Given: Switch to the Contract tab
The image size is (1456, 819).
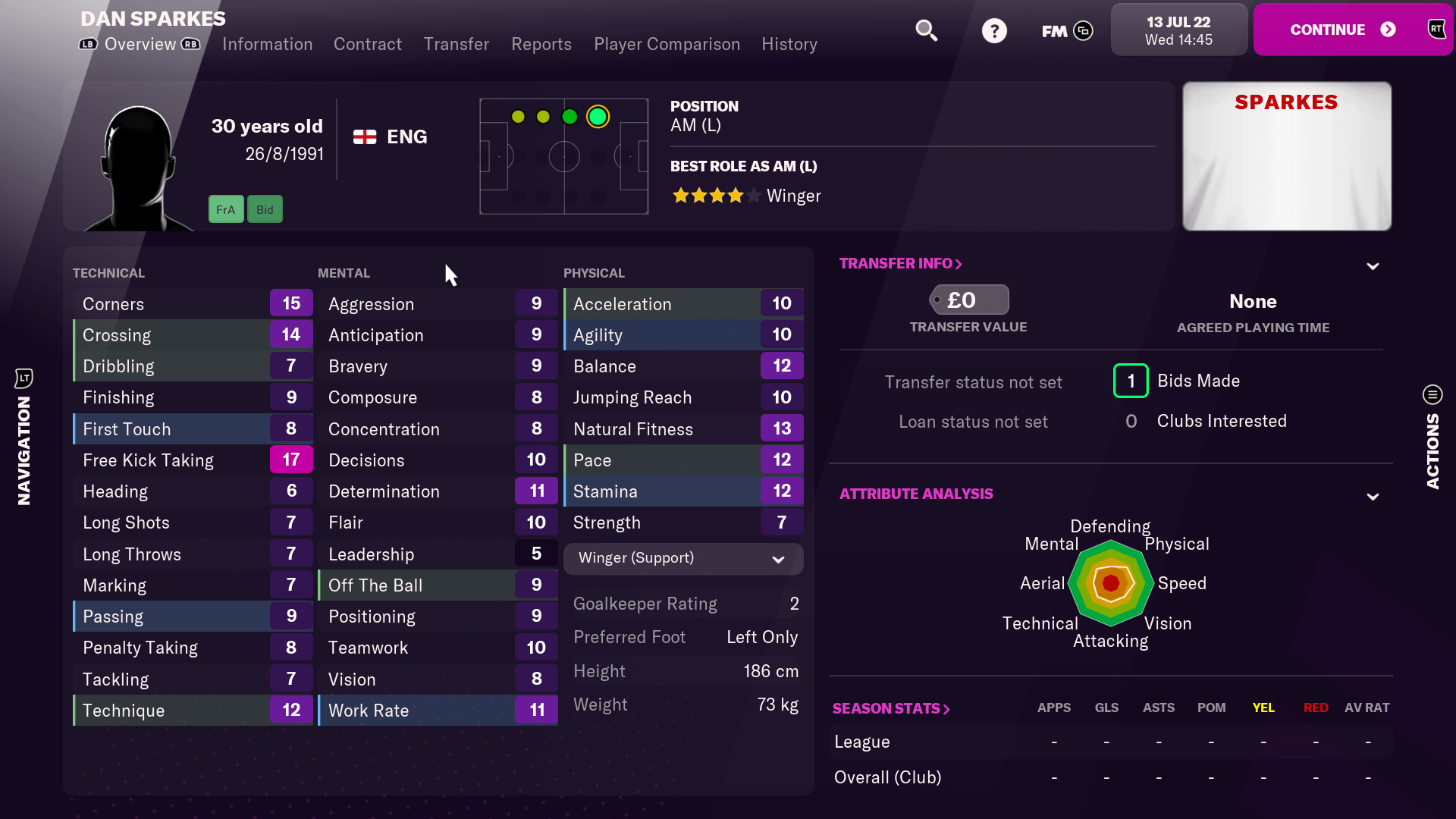Looking at the screenshot, I should pos(367,44).
